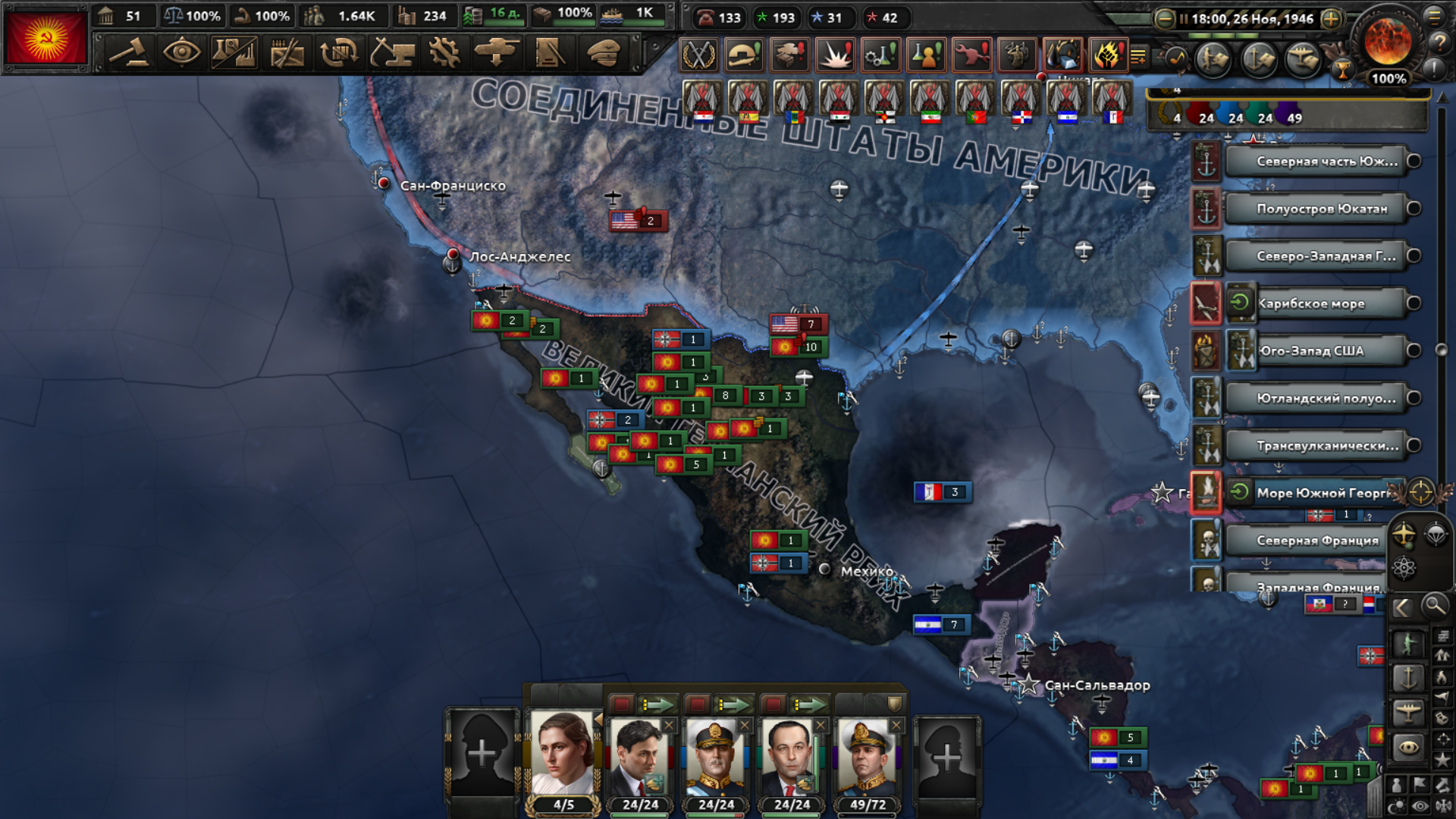This screenshot has width=1456, height=819.
Task: Open the trade screen with the crate-and-arrows icon
Action: [339, 53]
